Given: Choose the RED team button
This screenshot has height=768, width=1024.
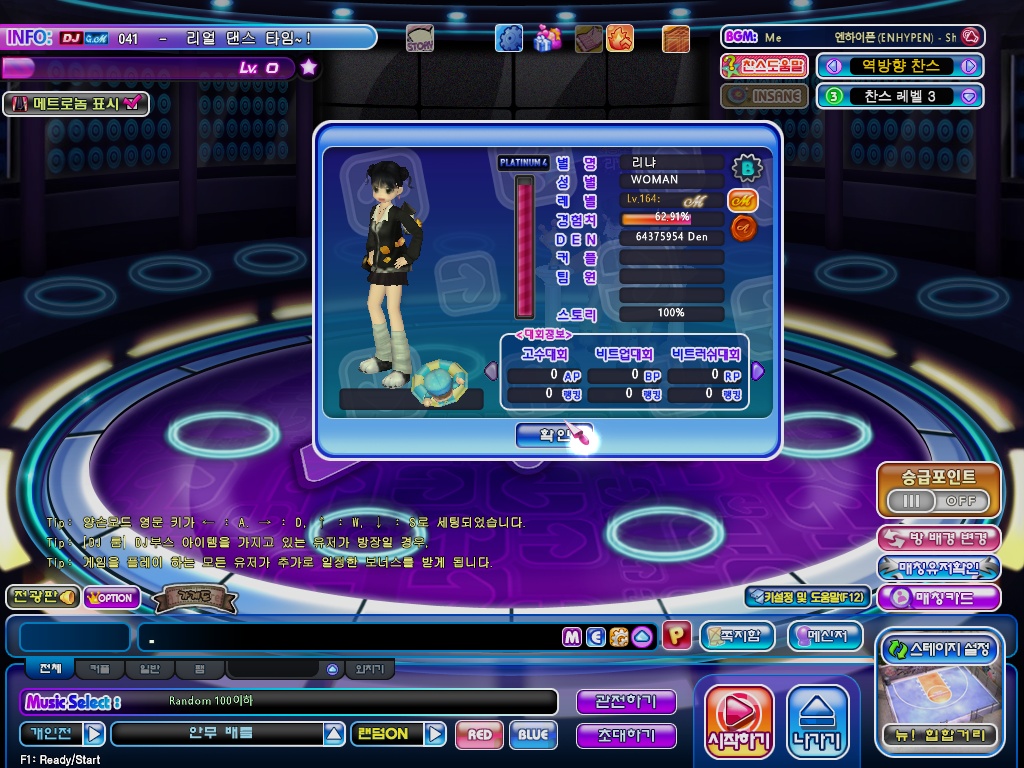Looking at the screenshot, I should [x=479, y=735].
